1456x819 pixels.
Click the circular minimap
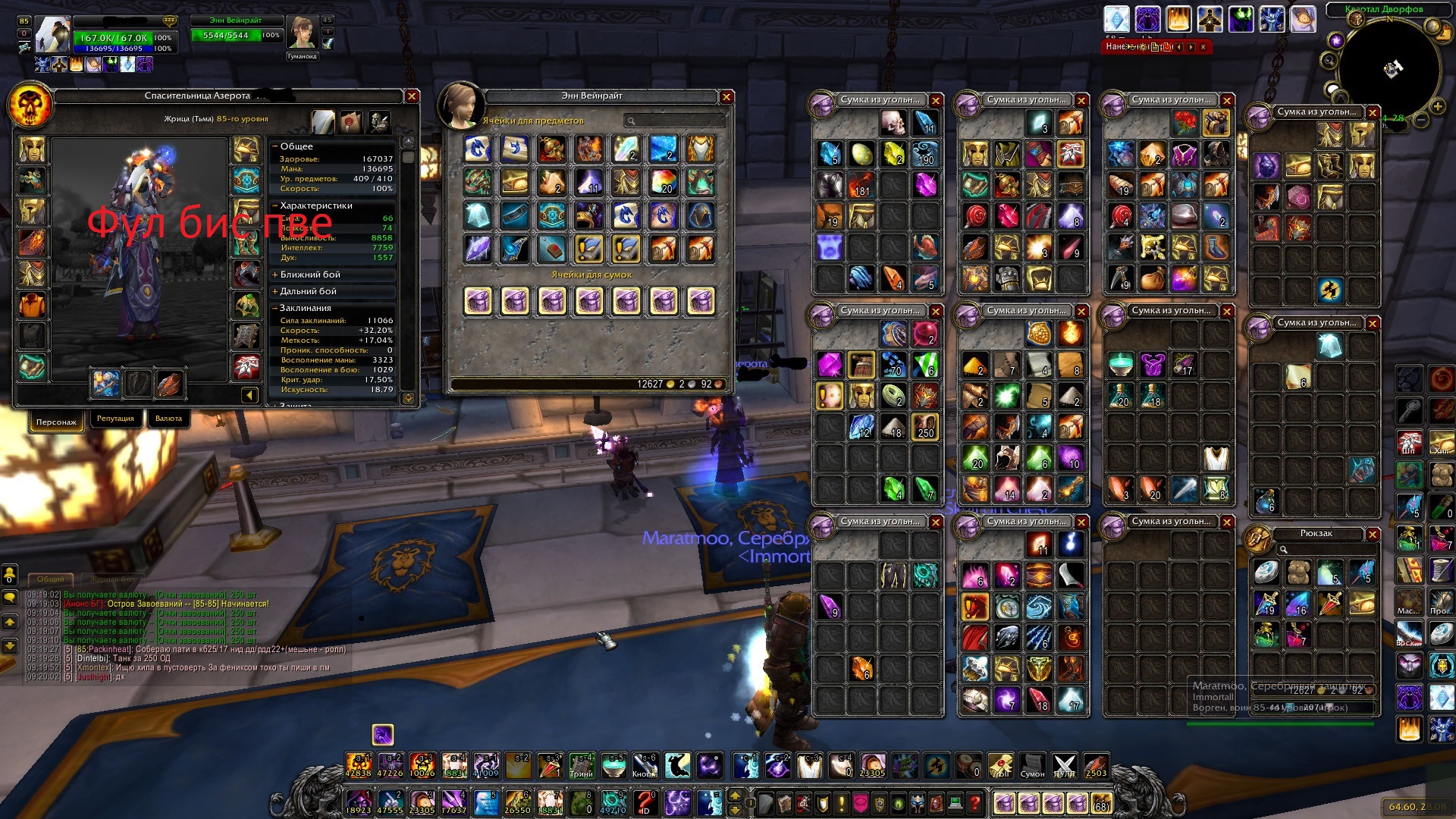pyautogui.click(x=1389, y=70)
